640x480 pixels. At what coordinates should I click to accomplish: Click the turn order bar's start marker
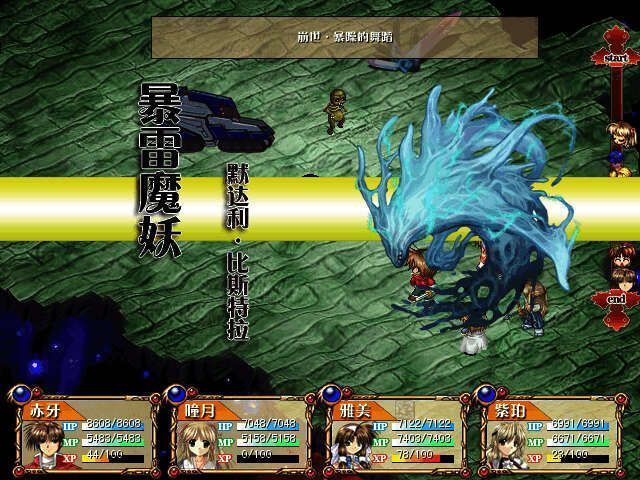(615, 57)
